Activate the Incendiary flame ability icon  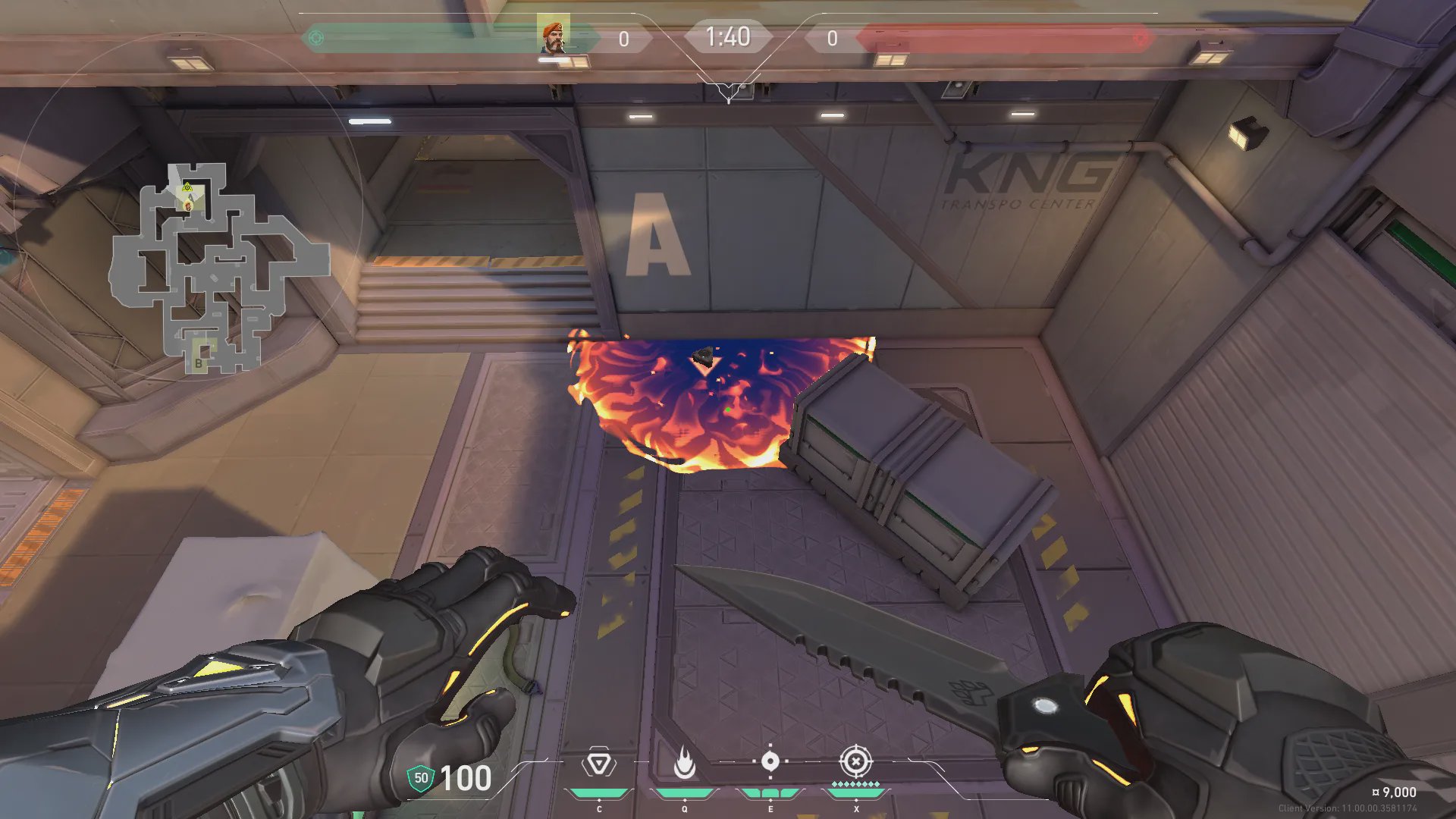click(685, 763)
